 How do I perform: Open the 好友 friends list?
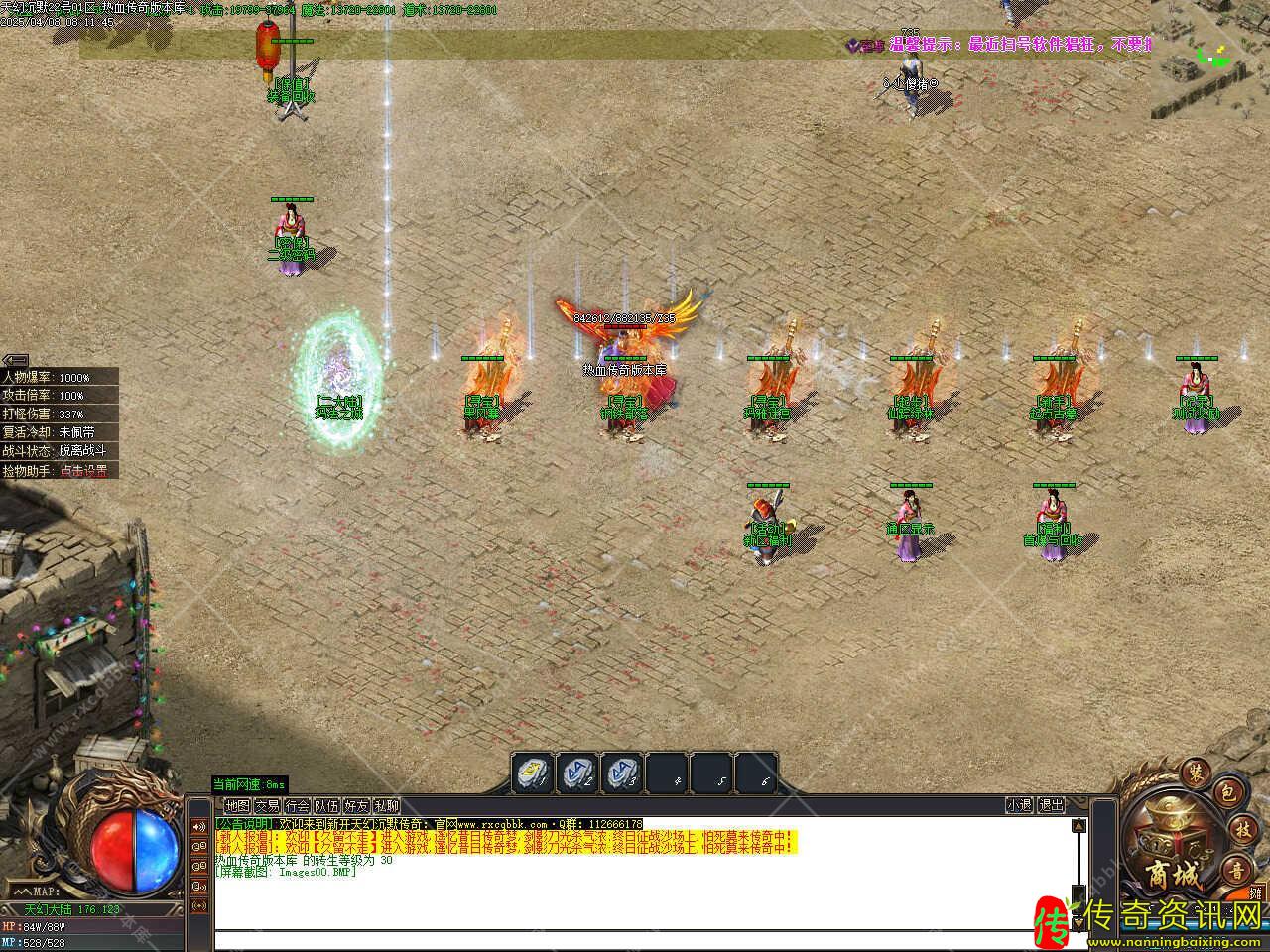click(x=356, y=805)
